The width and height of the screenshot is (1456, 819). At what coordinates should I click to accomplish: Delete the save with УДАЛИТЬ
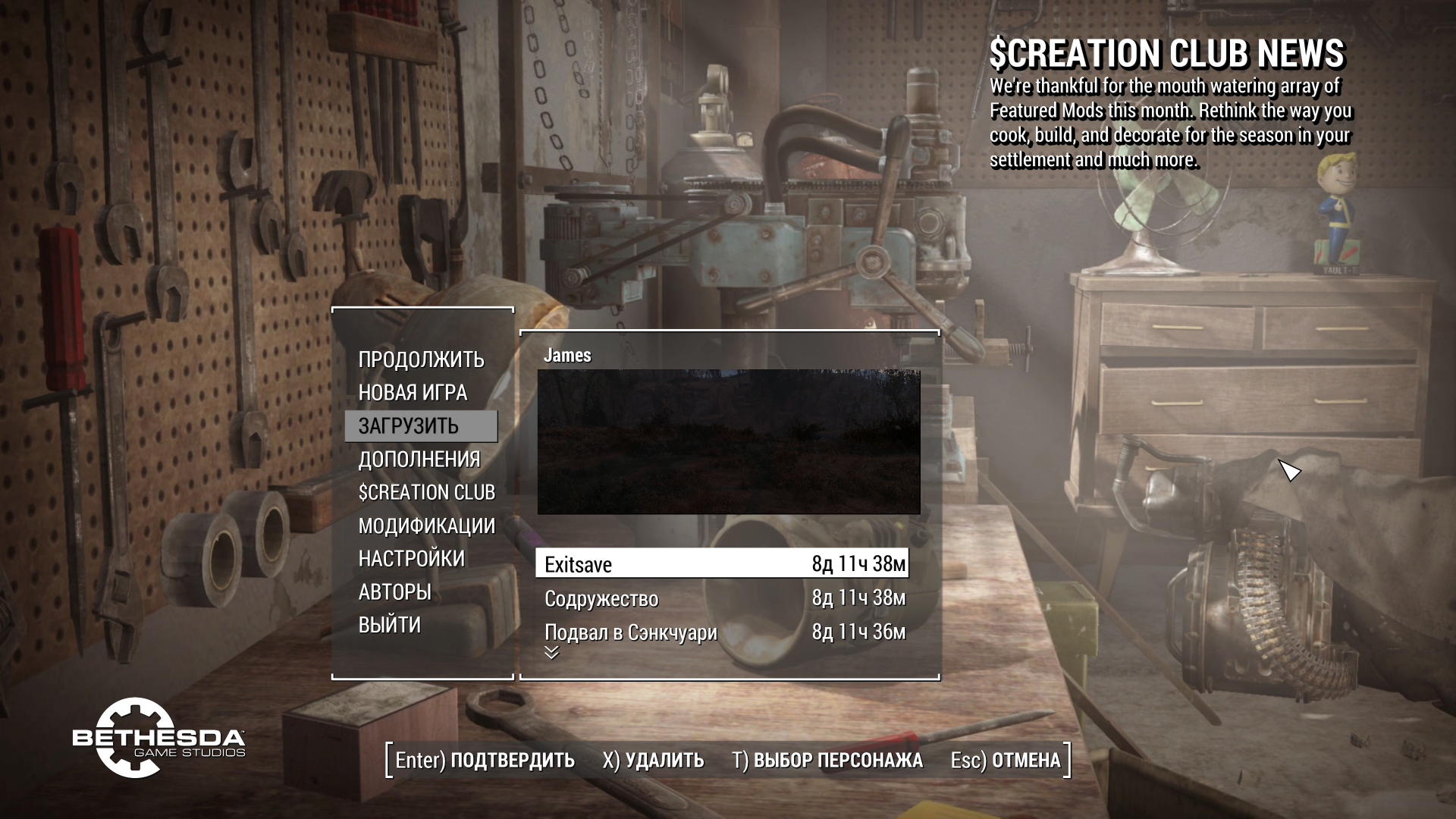point(653,760)
